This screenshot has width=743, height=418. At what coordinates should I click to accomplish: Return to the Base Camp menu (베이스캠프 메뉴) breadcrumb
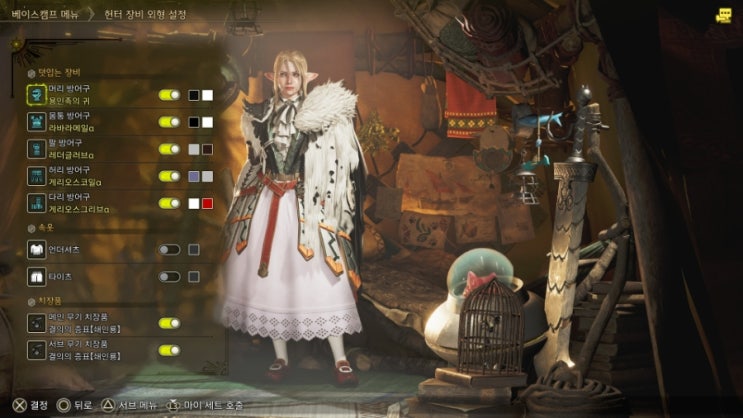(46, 15)
